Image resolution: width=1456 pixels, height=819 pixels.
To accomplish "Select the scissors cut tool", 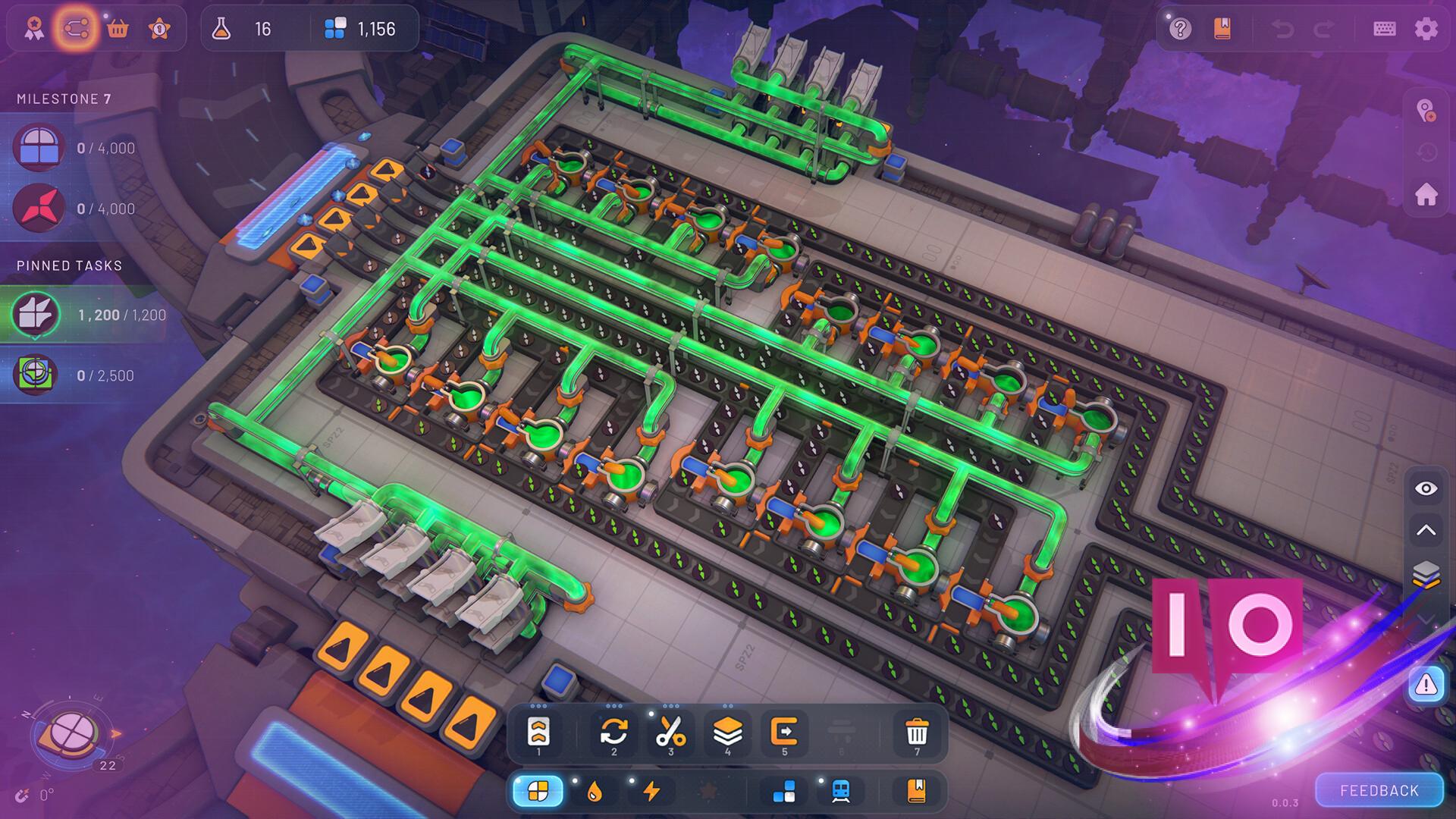I will (x=670, y=730).
